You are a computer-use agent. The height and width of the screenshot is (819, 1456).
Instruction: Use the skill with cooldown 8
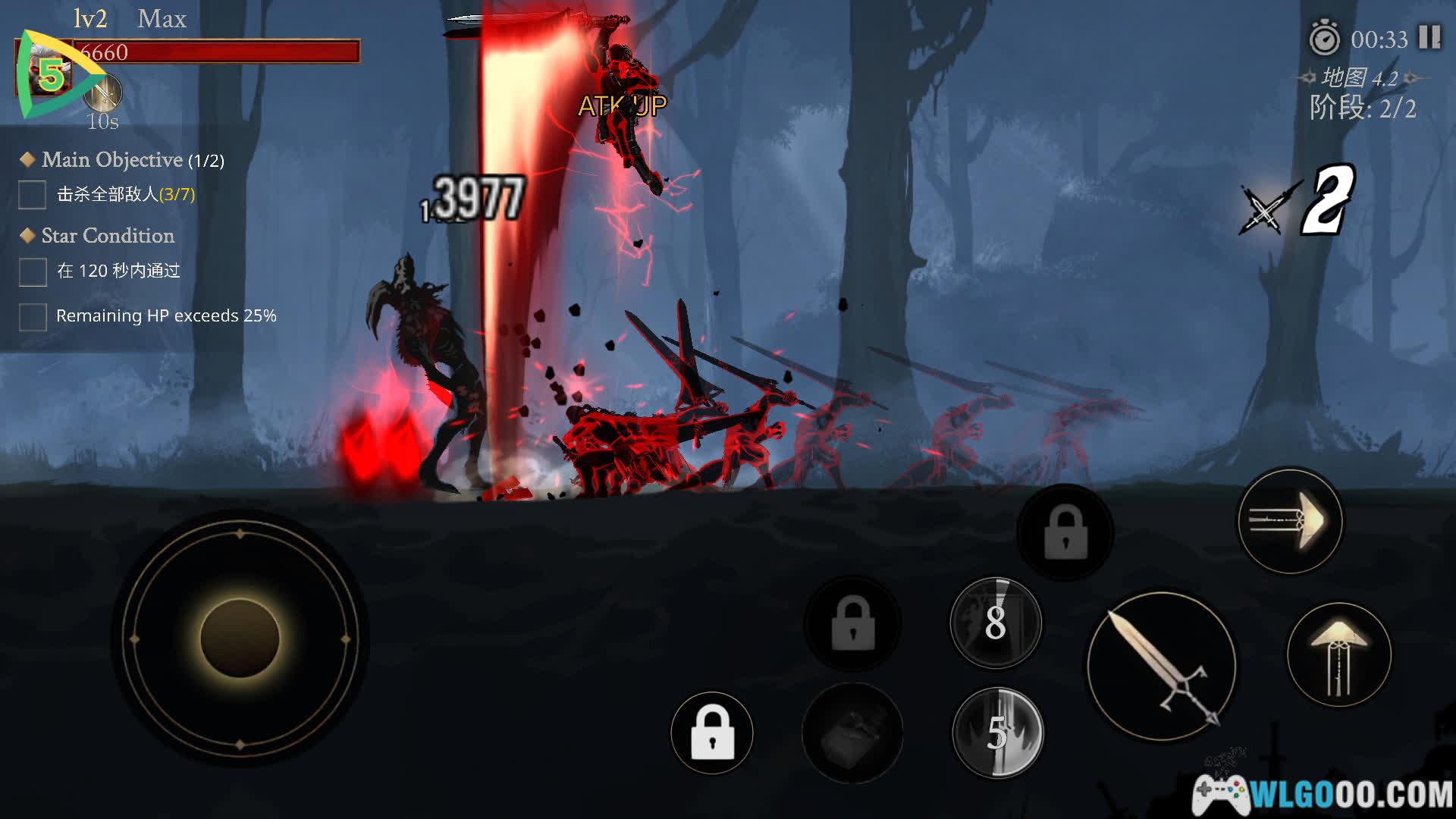(996, 623)
